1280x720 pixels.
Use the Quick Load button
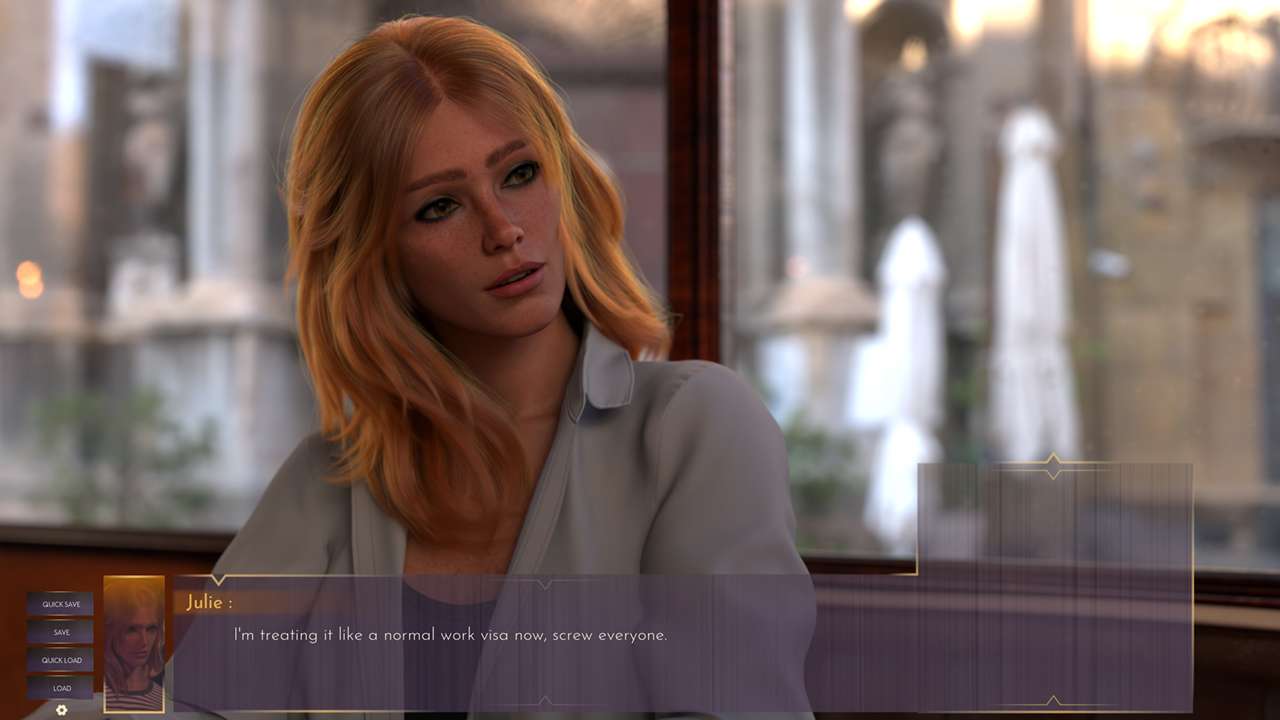(x=60, y=660)
